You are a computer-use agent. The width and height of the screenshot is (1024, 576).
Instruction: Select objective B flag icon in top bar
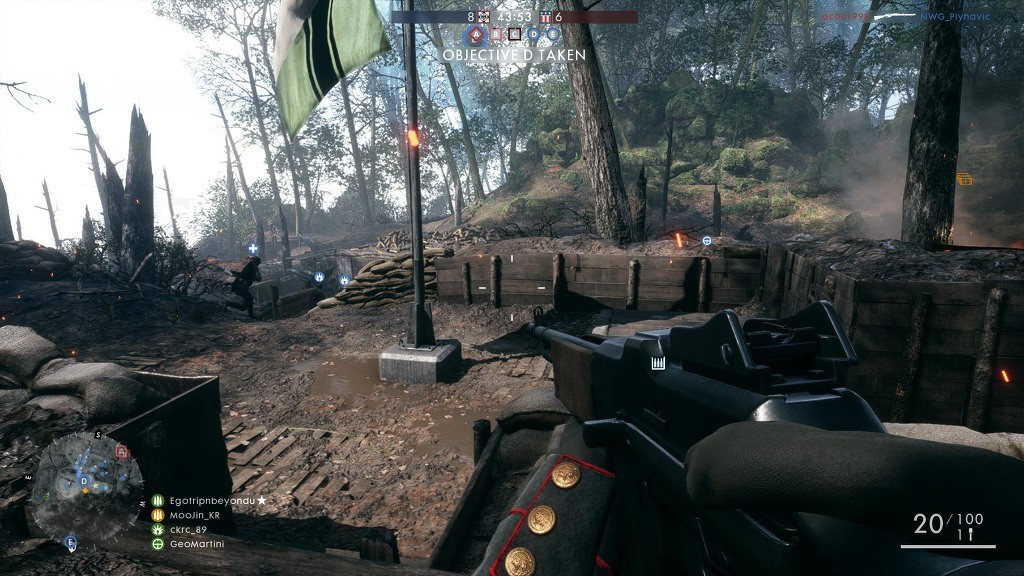(495, 34)
